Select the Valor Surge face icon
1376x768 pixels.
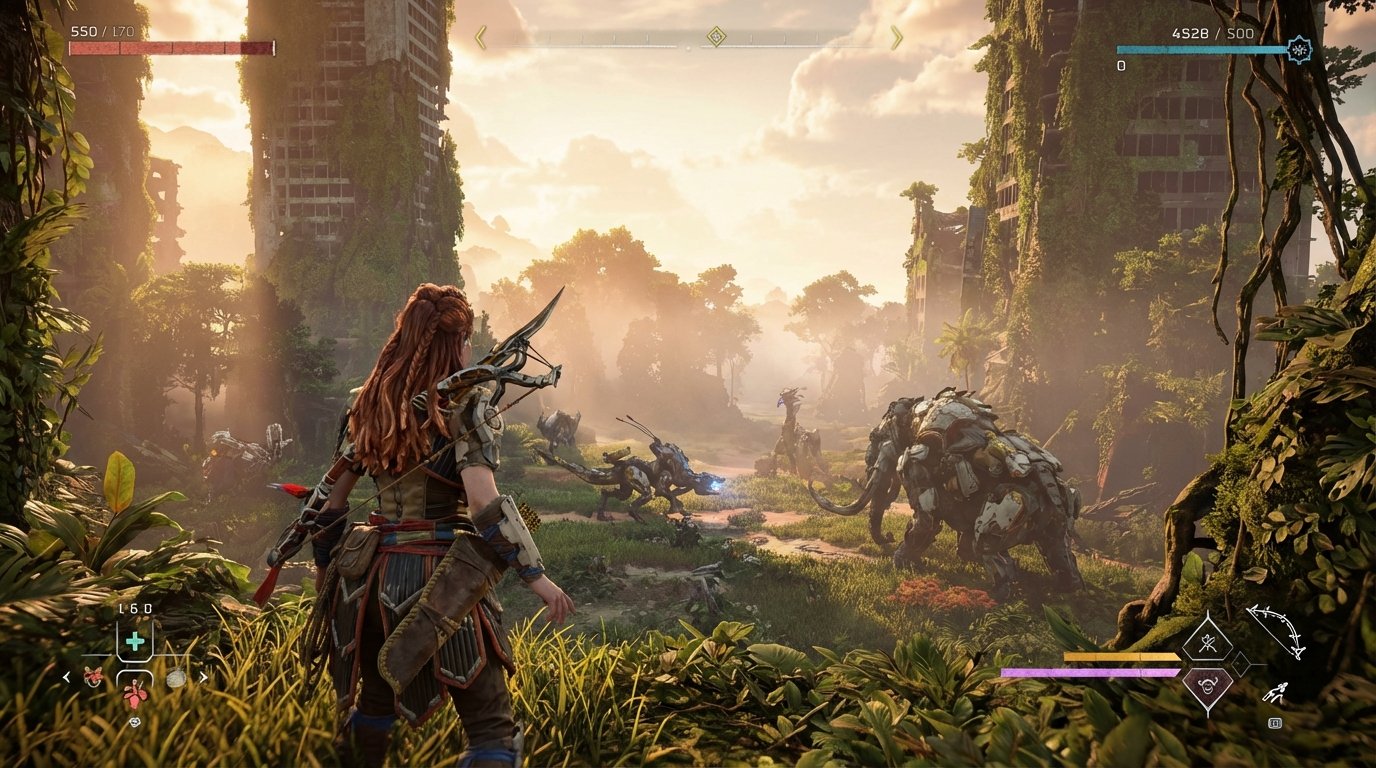click(x=1208, y=685)
